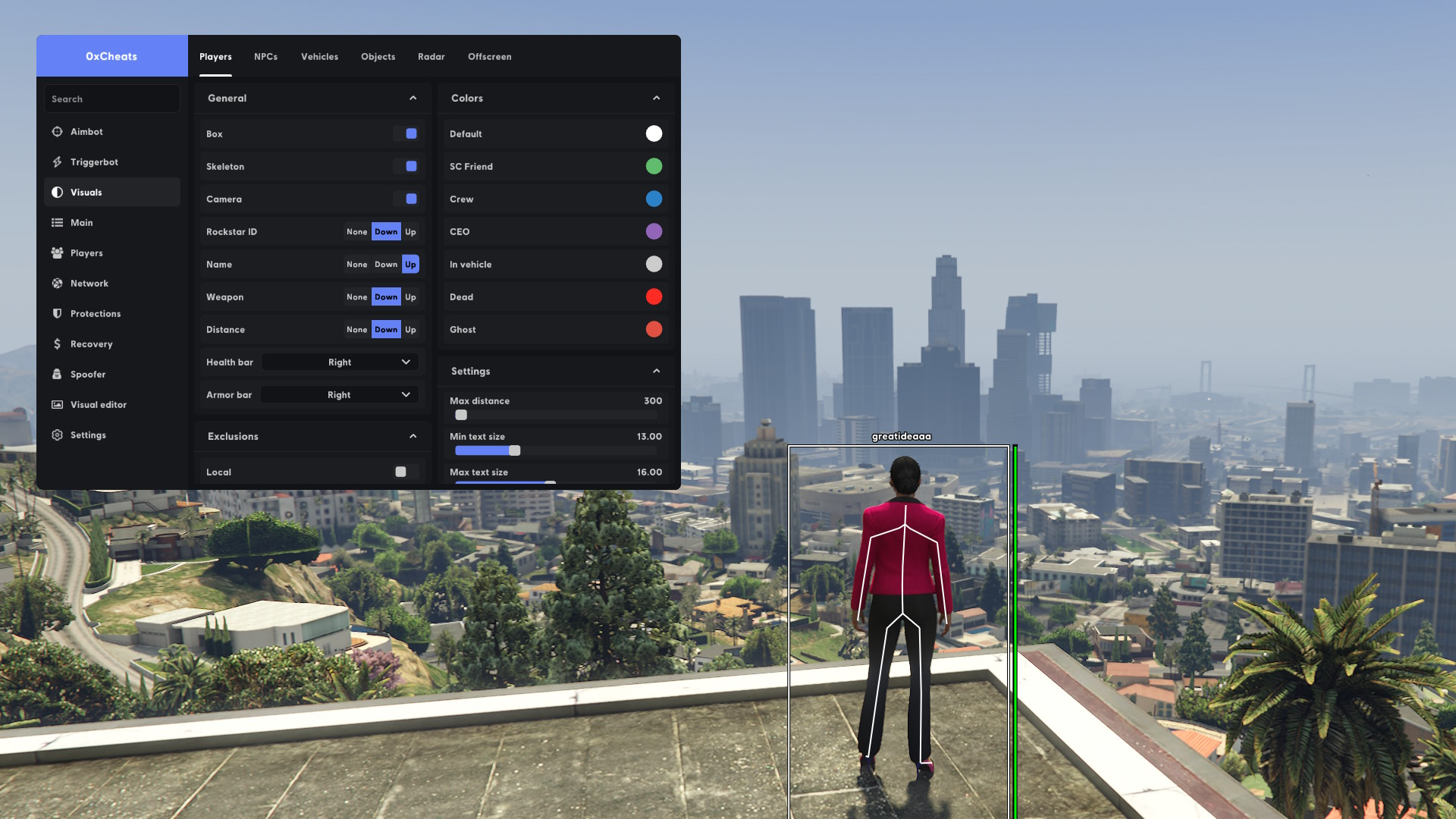Open the Health bar position dropdown
This screenshot has width=1456, height=819.
click(x=339, y=362)
